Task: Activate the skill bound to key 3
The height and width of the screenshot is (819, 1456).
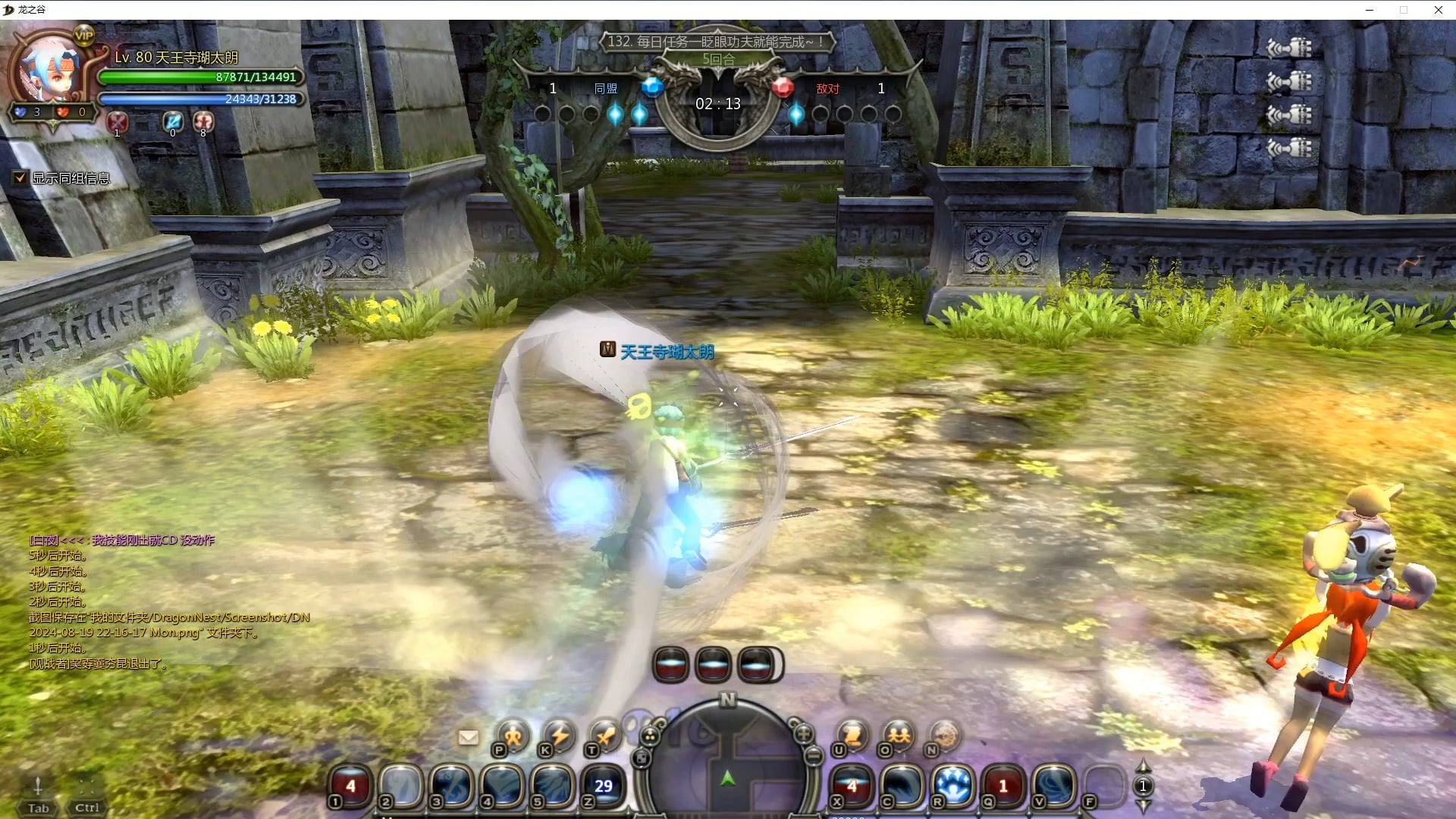Action: (452, 785)
